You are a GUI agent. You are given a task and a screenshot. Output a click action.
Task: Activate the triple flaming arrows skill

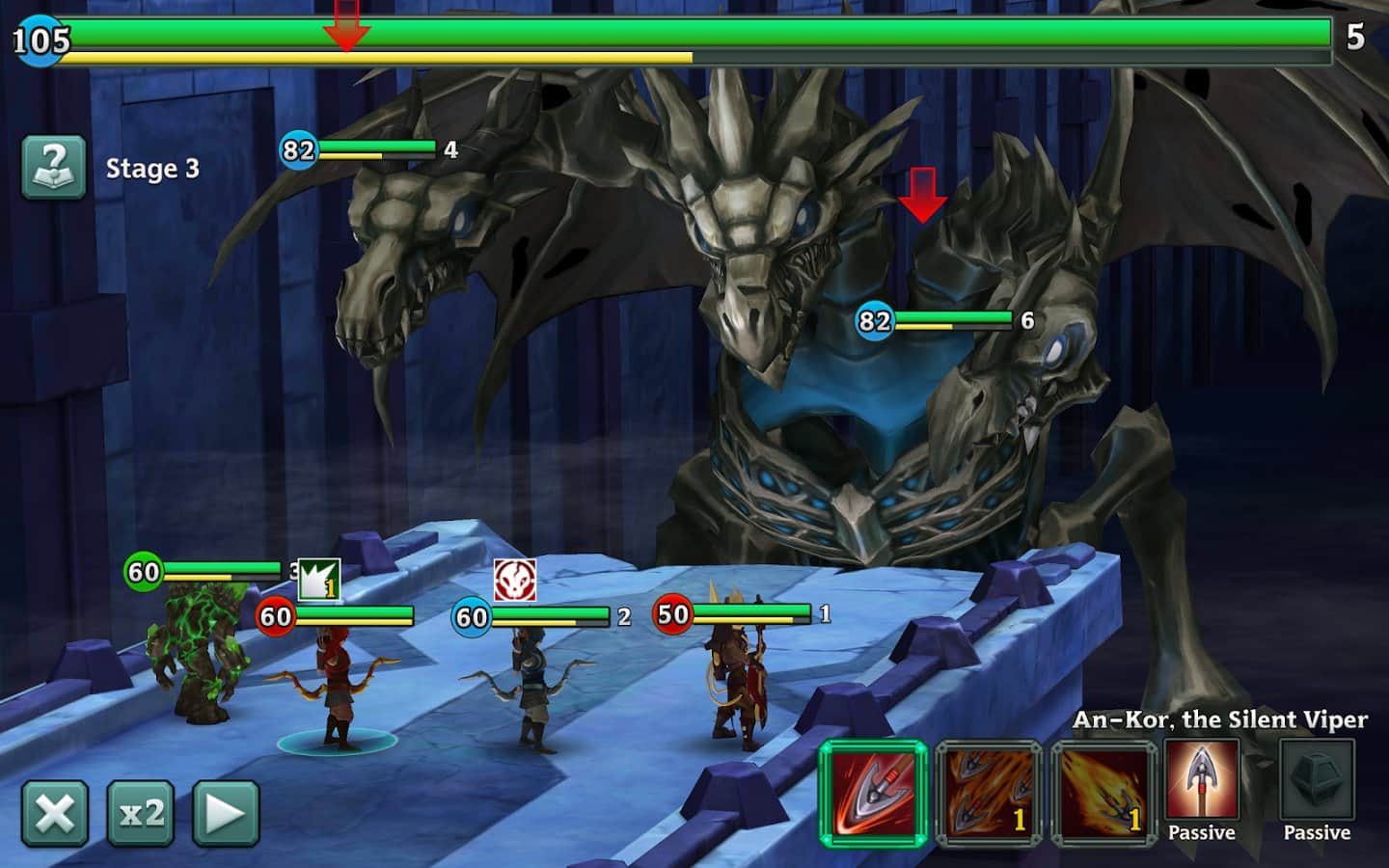(989, 794)
